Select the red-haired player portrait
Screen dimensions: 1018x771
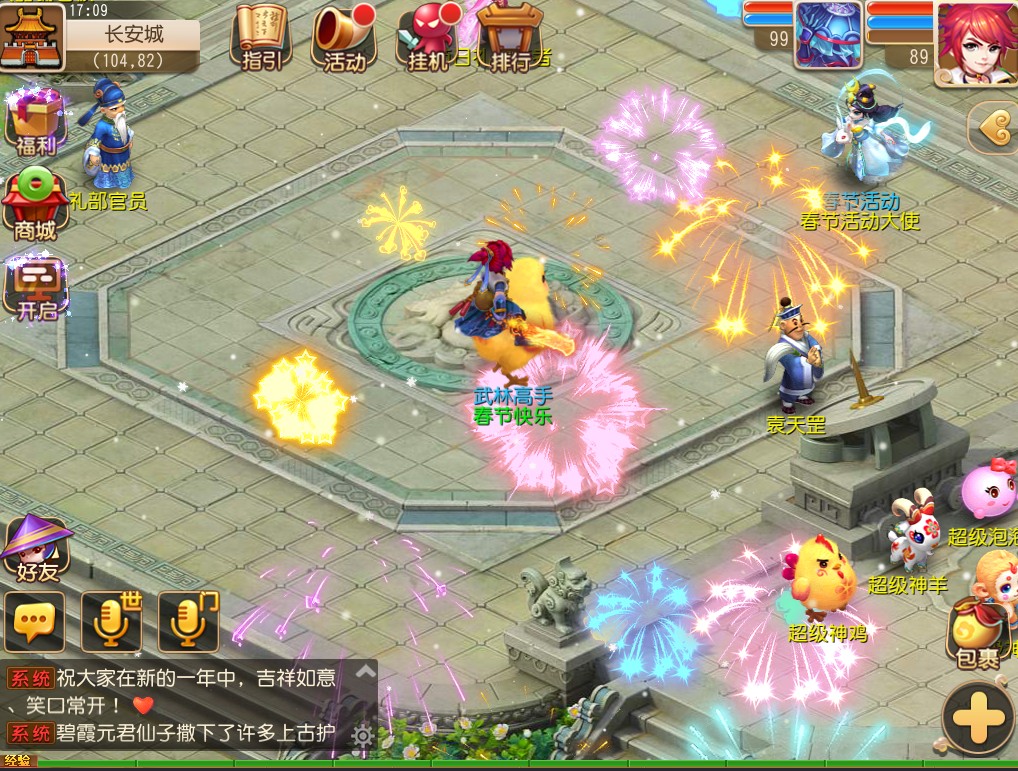[975, 42]
